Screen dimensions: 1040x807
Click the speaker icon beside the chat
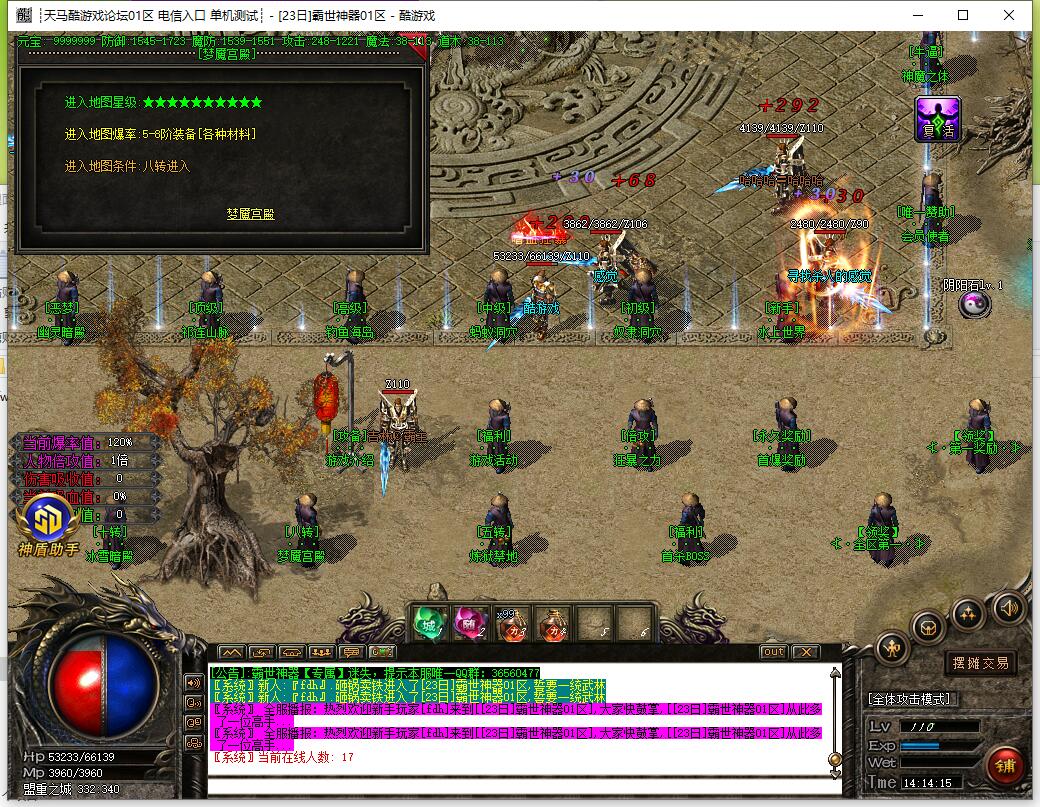point(193,682)
